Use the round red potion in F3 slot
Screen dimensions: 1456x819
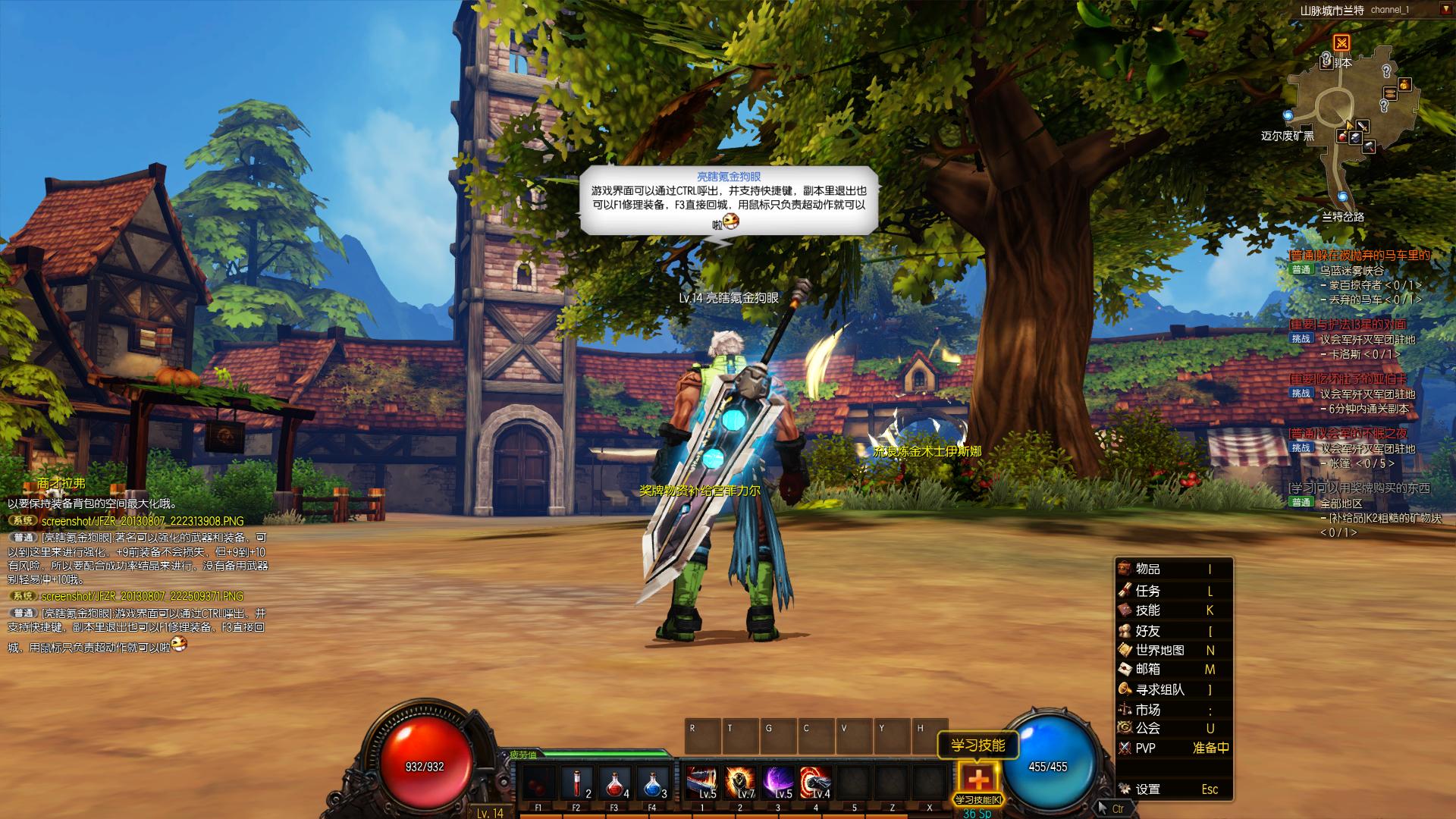[614, 781]
